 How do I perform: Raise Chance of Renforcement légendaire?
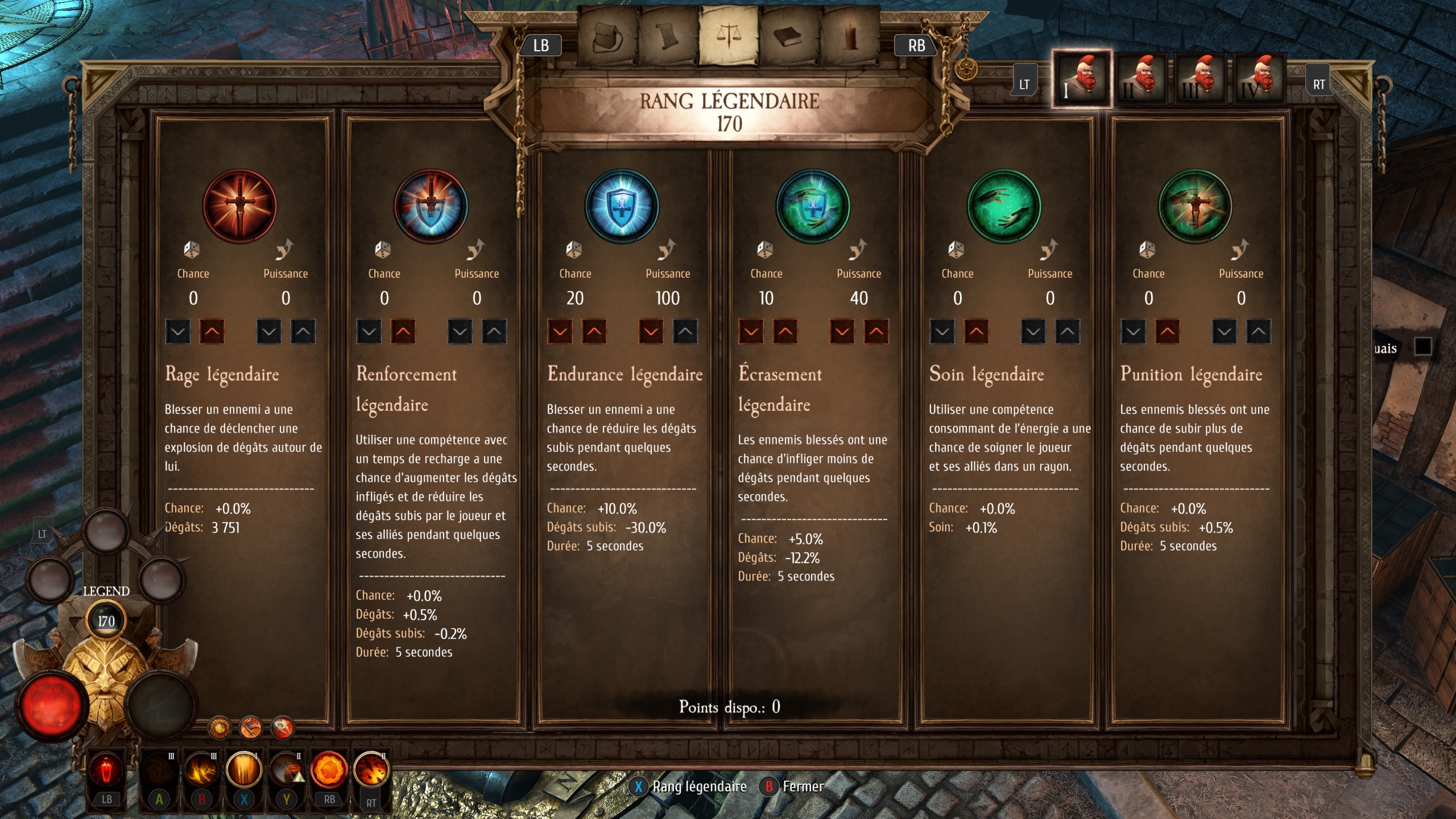[x=403, y=332]
